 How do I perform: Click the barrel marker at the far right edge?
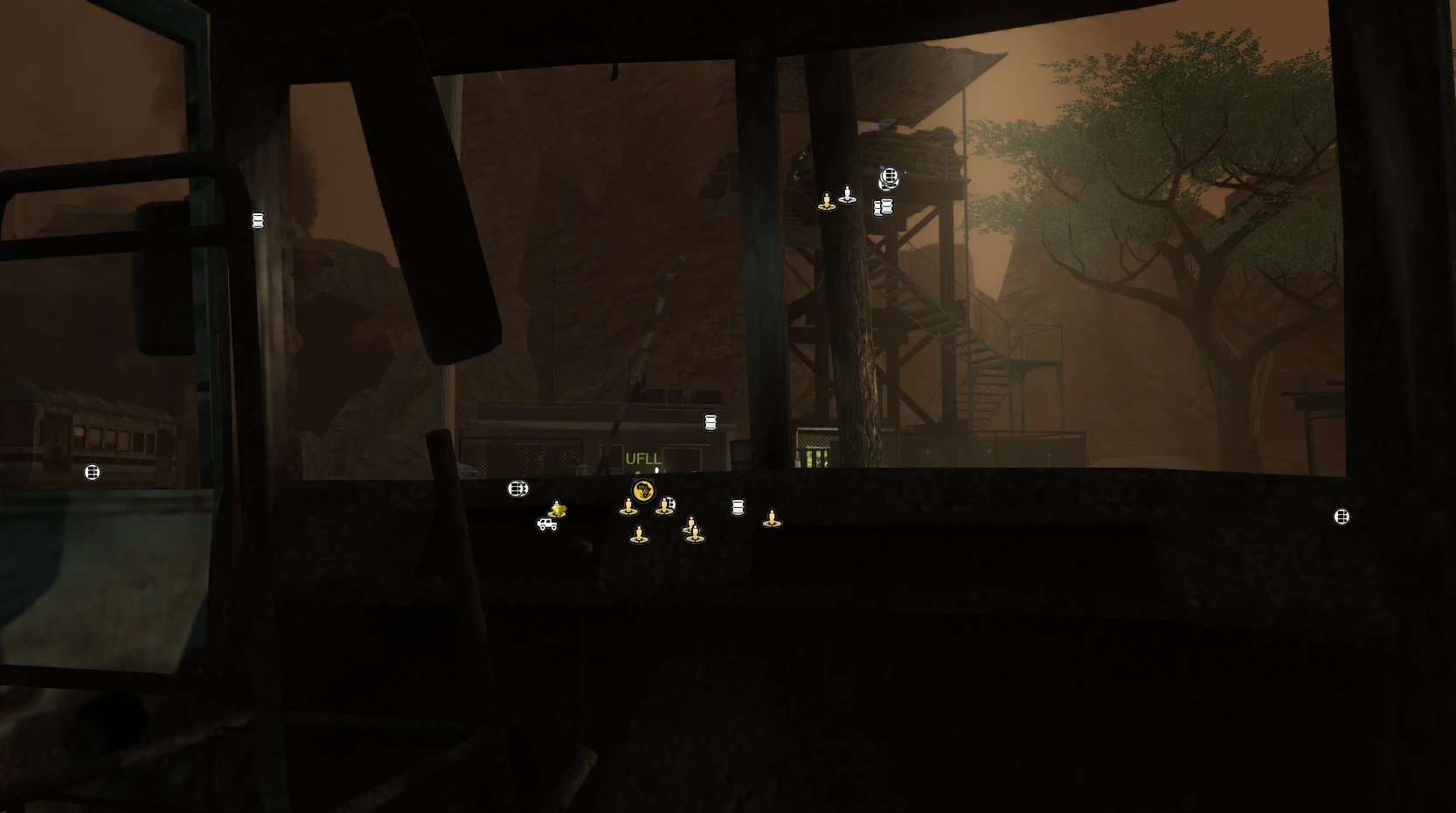click(x=1341, y=517)
